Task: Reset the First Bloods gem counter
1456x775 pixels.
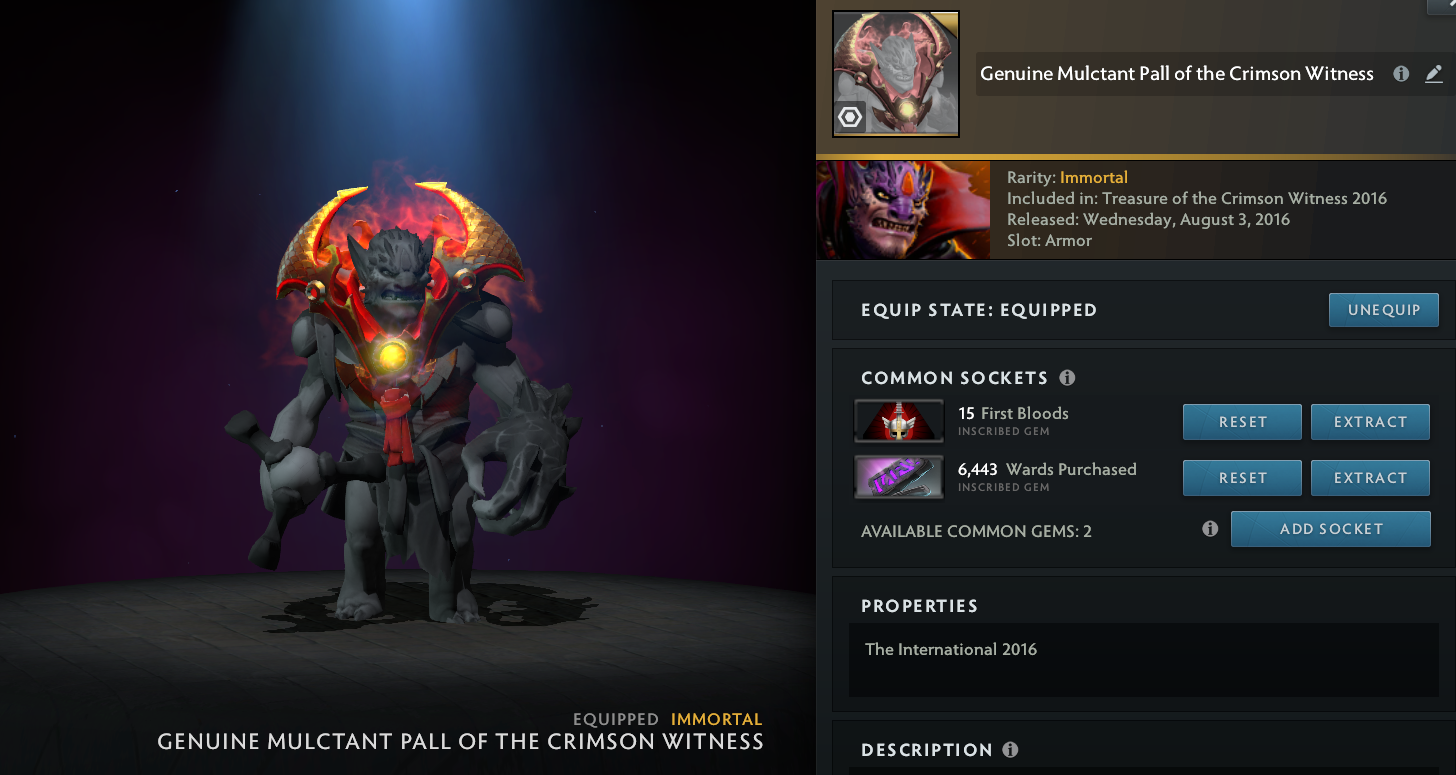Action: (1242, 421)
